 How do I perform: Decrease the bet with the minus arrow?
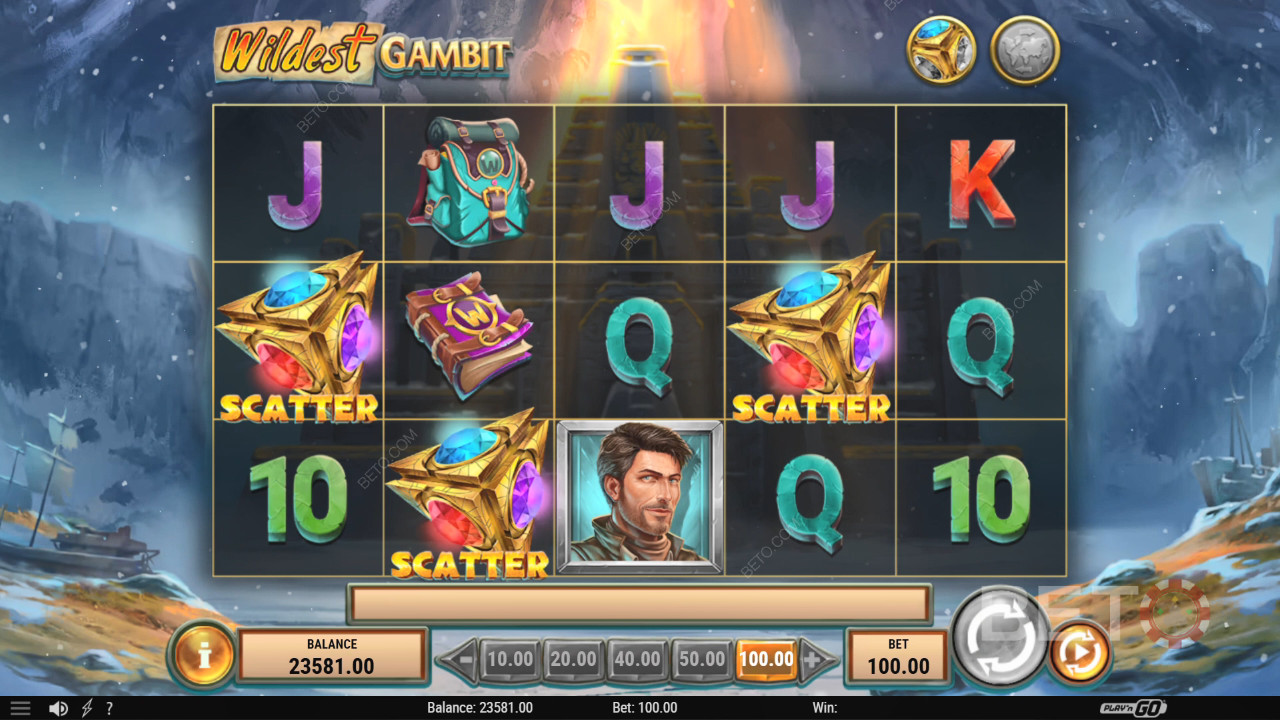pos(459,659)
